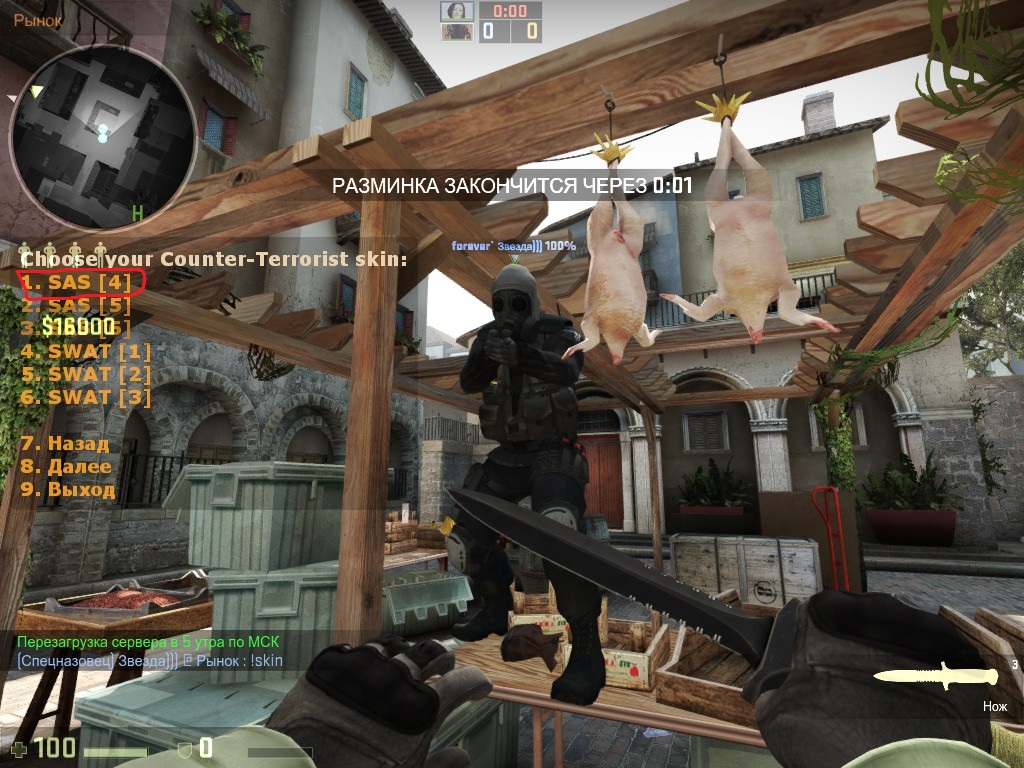Select the knife weapon icon
The image size is (1024, 768).
[x=935, y=677]
